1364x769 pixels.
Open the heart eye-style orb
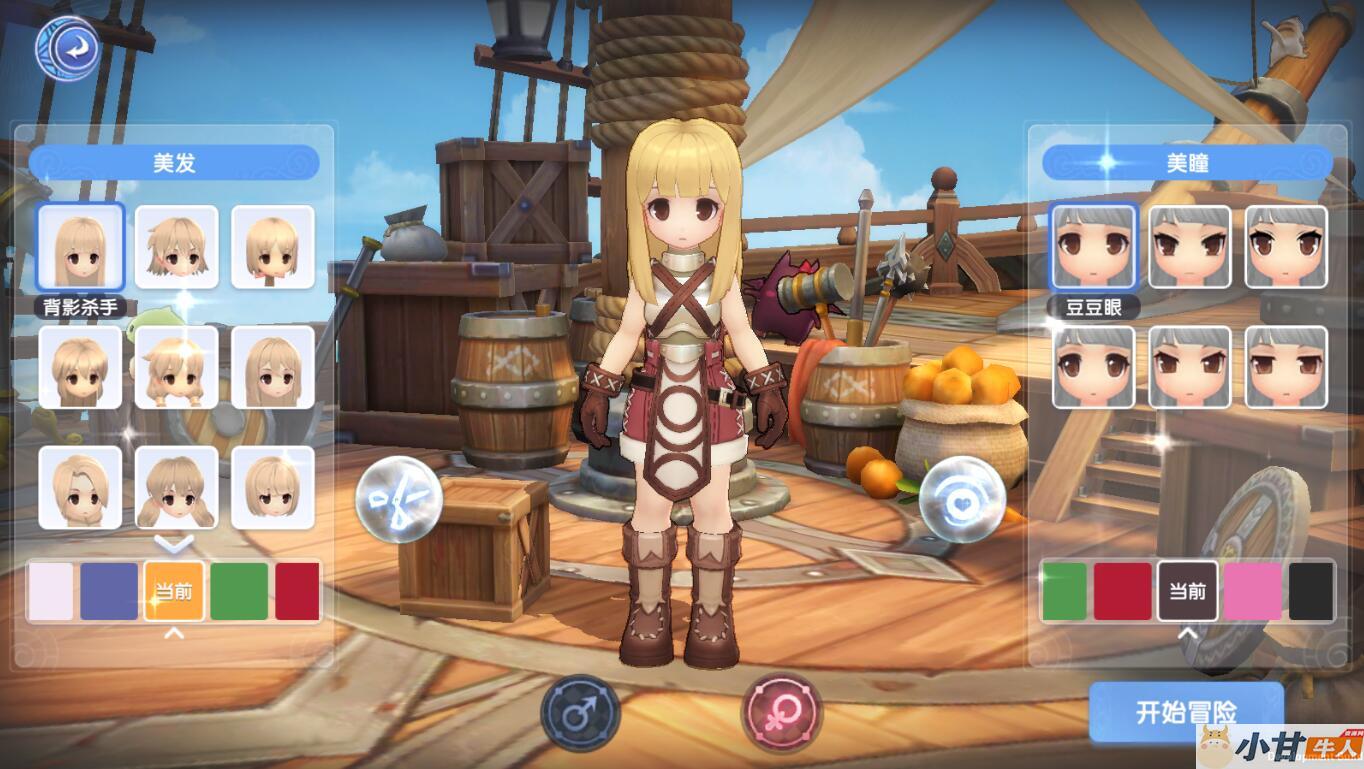point(962,499)
